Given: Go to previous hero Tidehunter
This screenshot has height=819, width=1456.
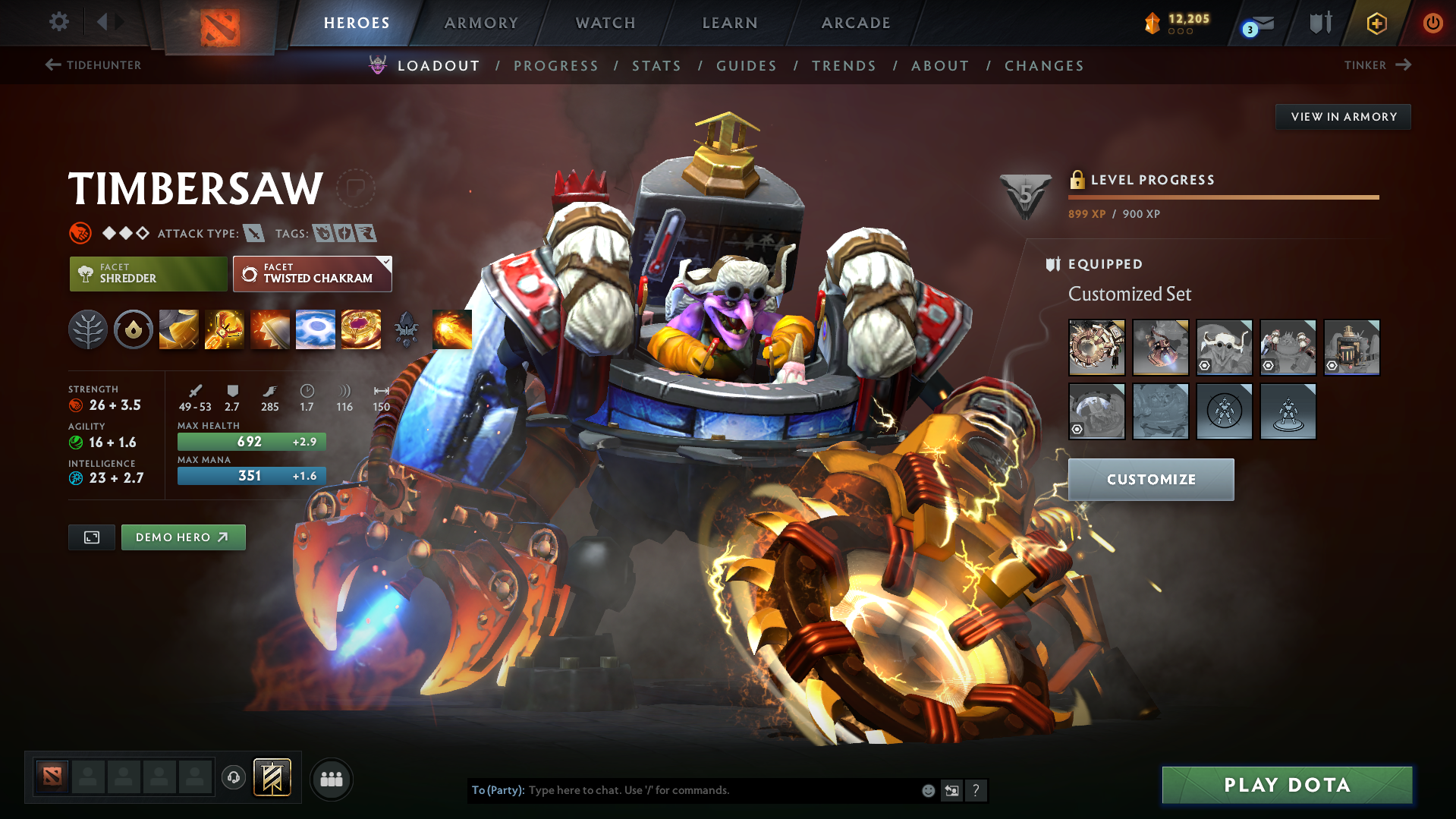Looking at the screenshot, I should 93,65.
